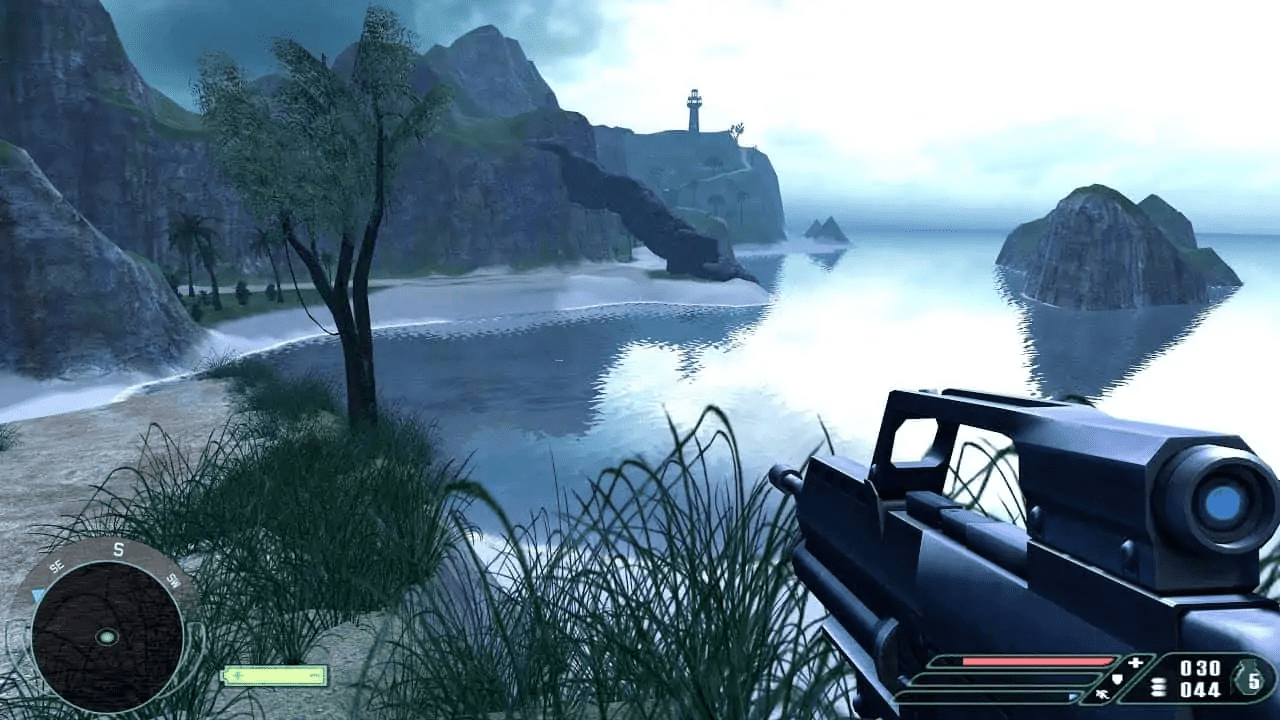Click the shield armor icon
The width and height of the screenshot is (1280, 720).
[1117, 679]
